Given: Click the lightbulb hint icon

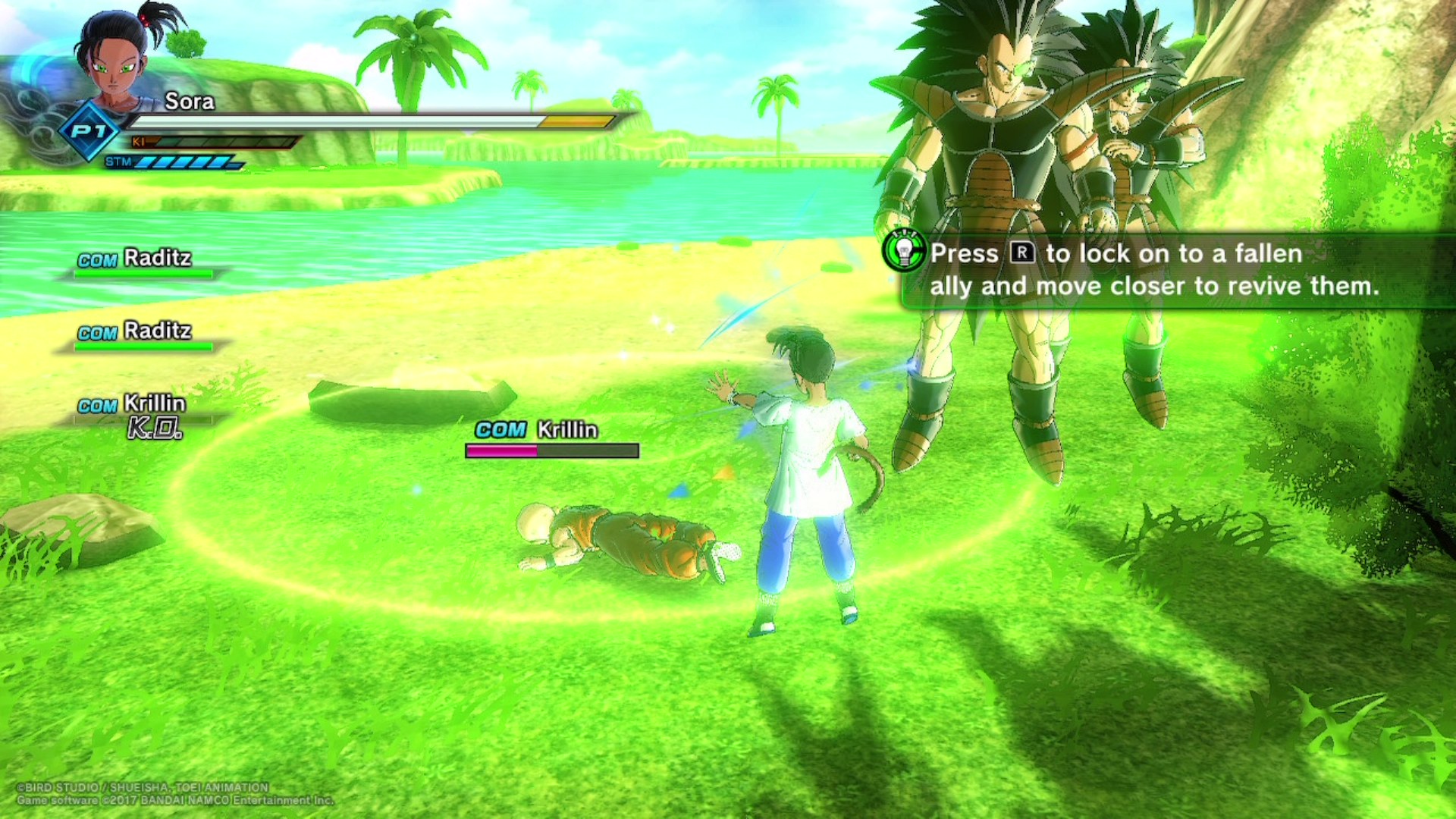Looking at the screenshot, I should 904,250.
